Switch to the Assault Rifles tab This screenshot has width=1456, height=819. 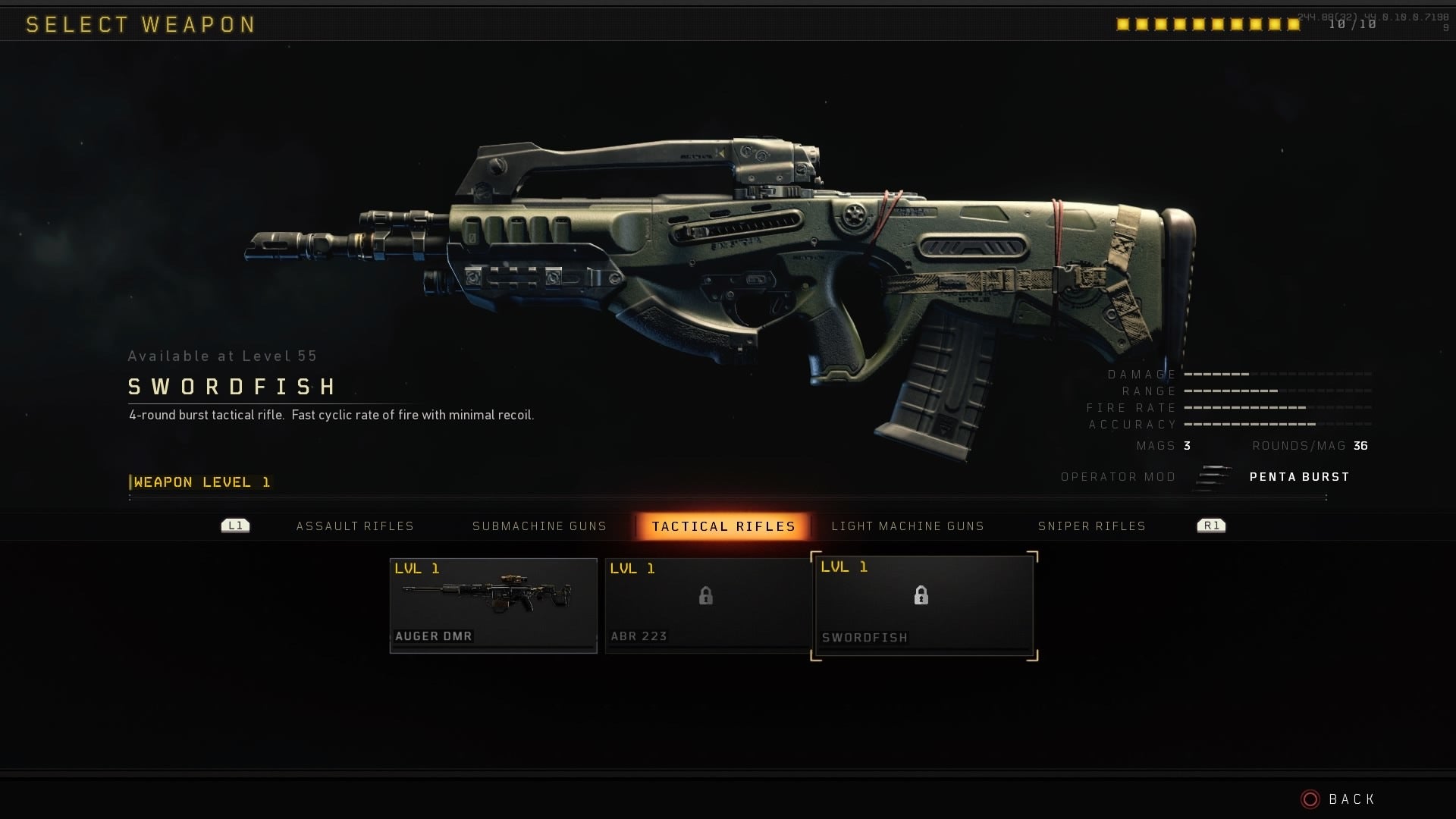tap(355, 526)
